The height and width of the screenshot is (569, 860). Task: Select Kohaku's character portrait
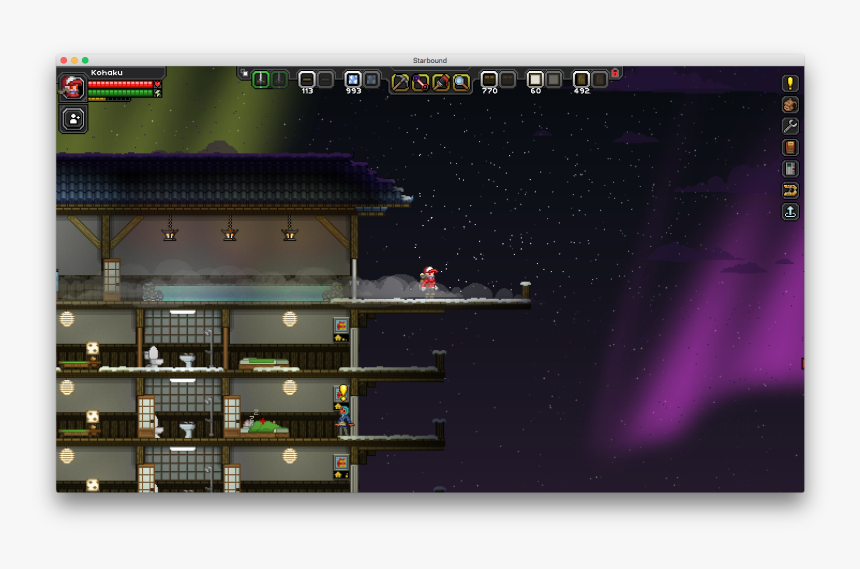pos(72,86)
